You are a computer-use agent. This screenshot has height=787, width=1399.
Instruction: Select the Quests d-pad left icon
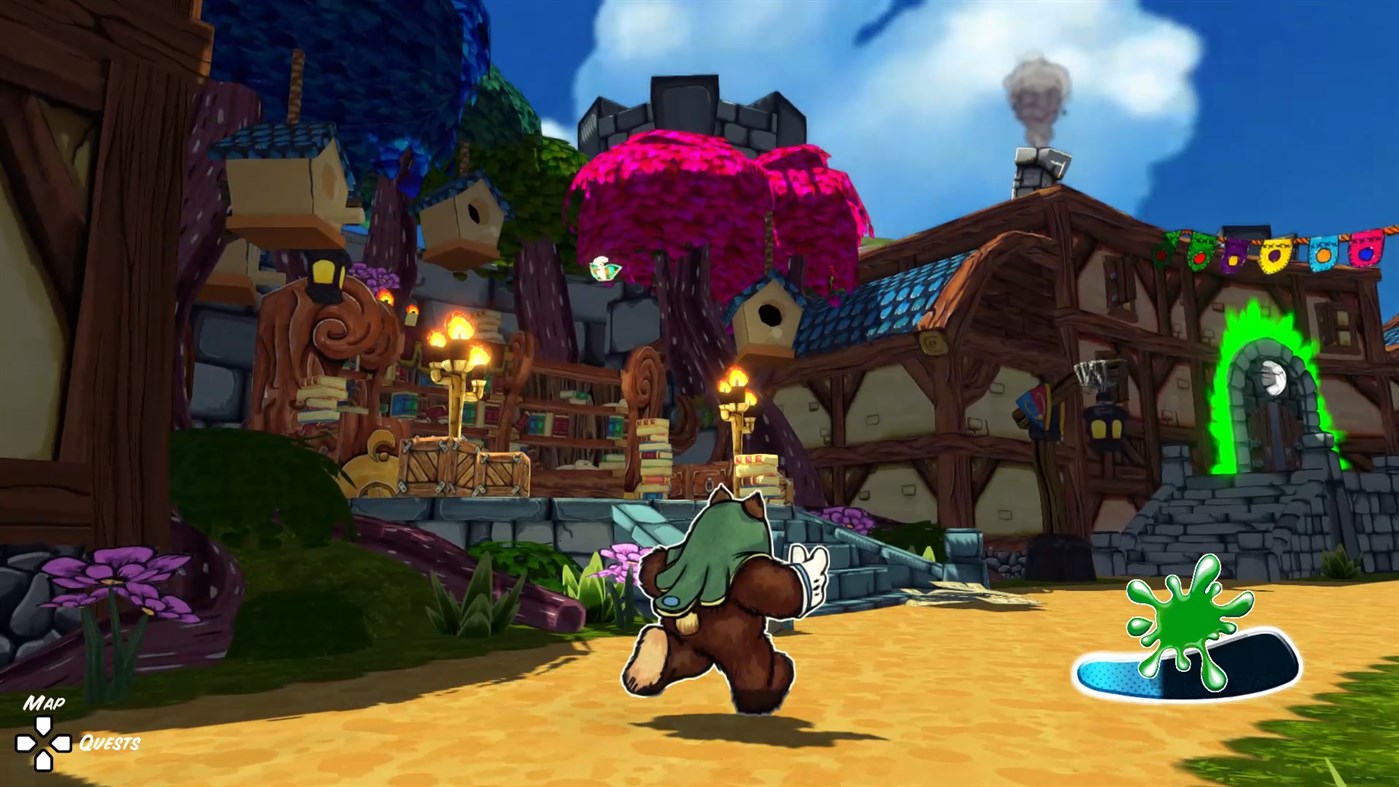(x=60, y=742)
